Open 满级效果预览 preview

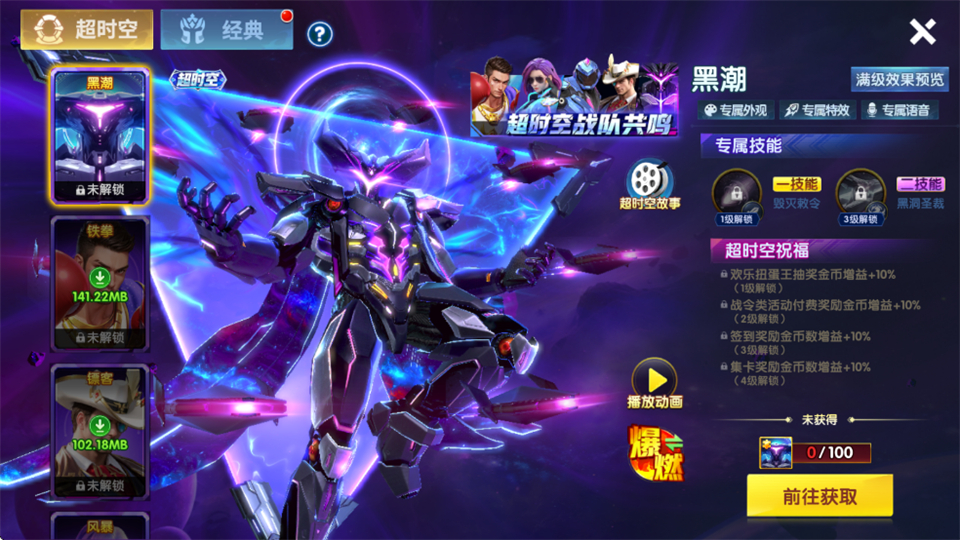899,79
